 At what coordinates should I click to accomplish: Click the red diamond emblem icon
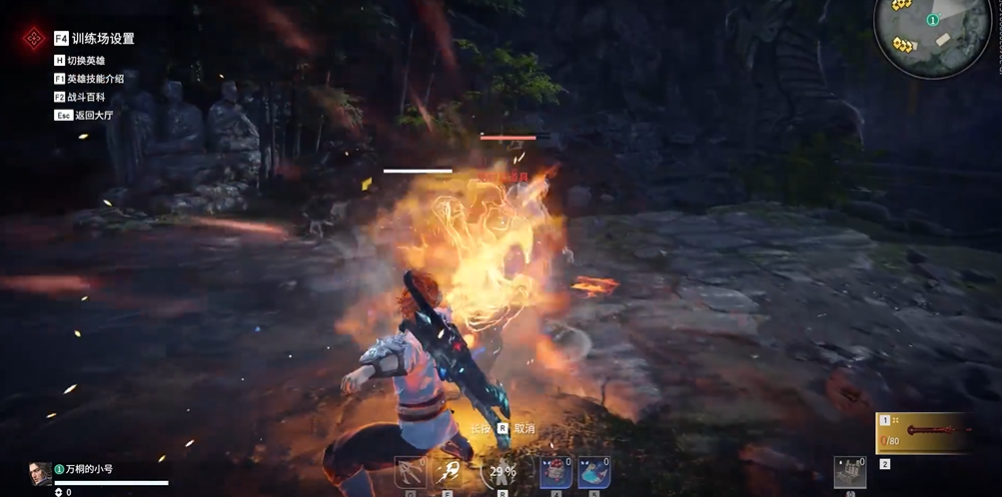click(x=34, y=38)
